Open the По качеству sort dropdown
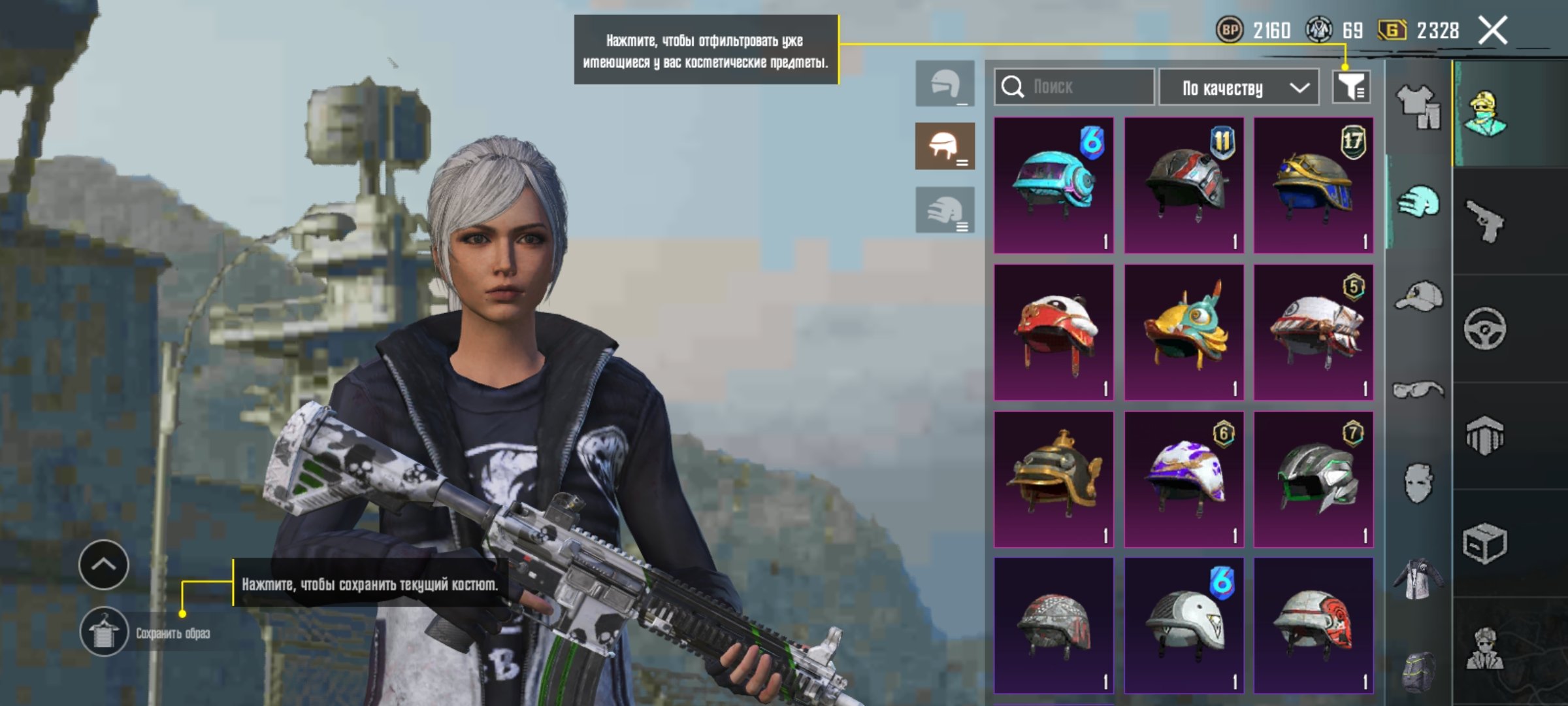Screen dimensions: 1568x706 pyautogui.click(x=1245, y=88)
